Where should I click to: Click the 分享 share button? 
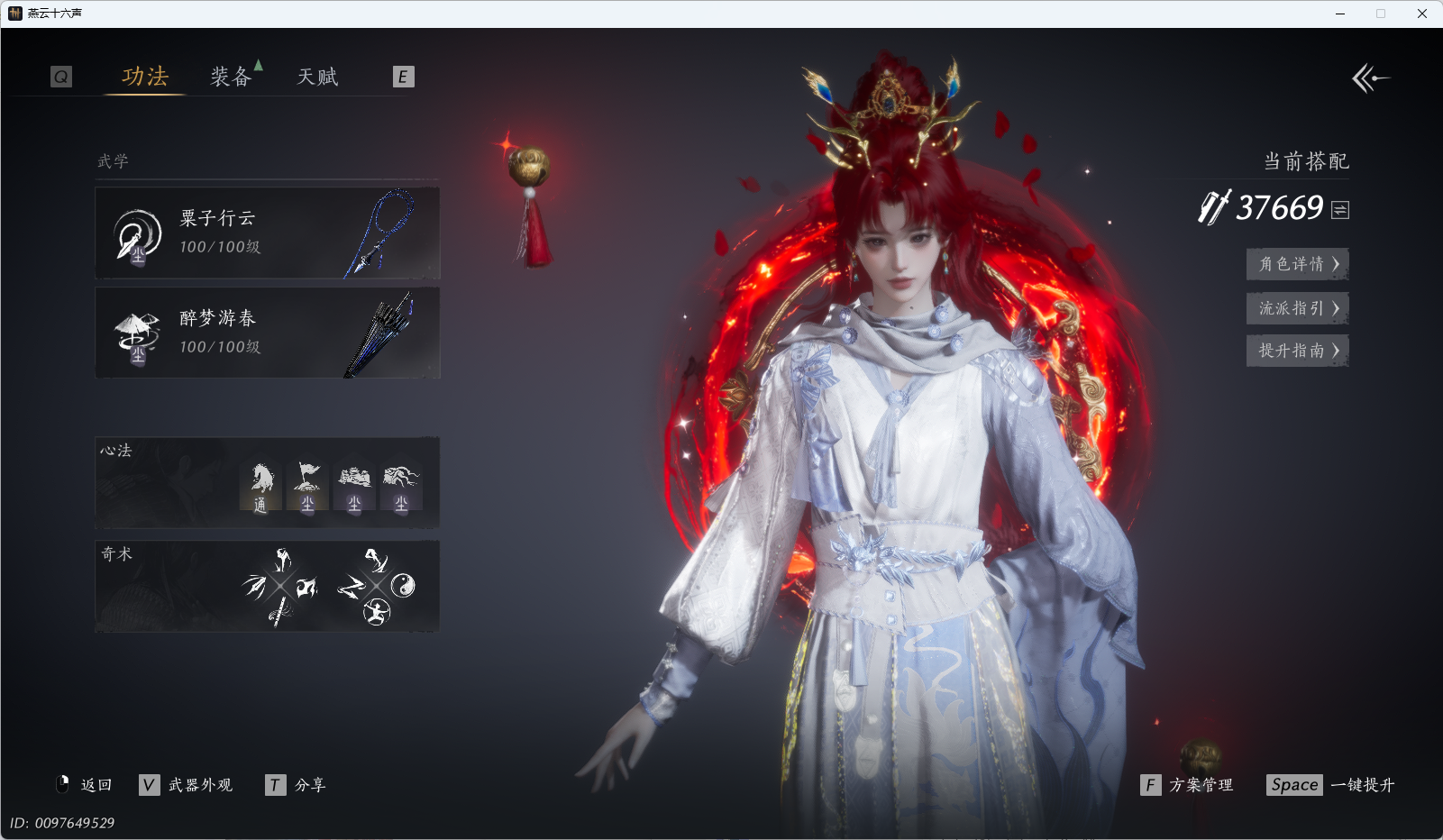click(x=297, y=785)
